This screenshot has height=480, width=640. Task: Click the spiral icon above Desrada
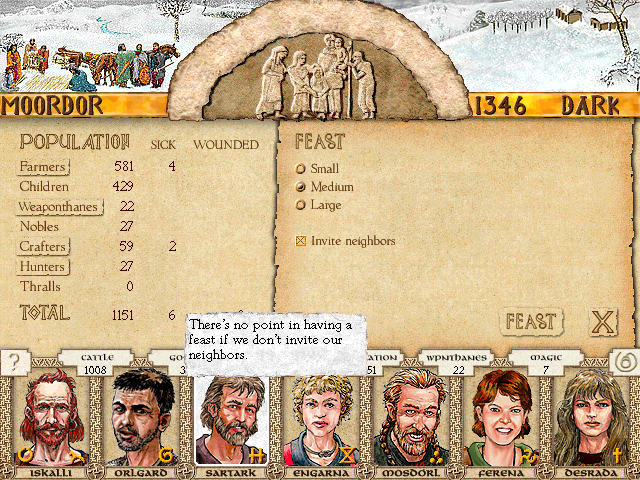(x=622, y=362)
